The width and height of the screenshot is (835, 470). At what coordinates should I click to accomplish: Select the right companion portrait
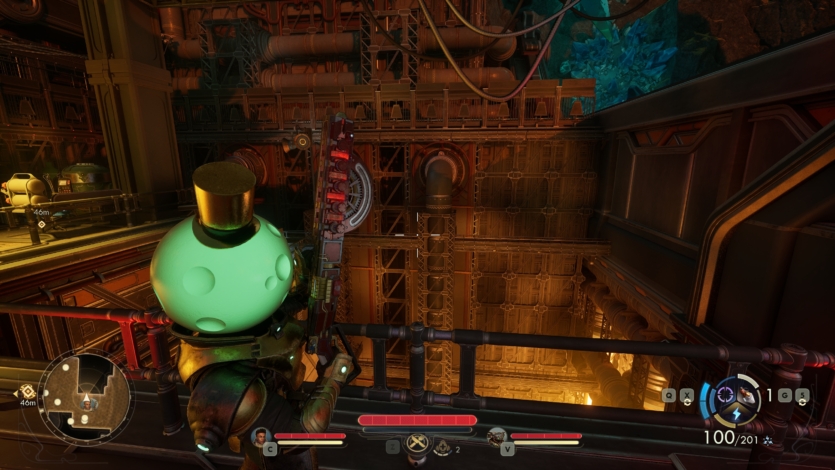point(496,435)
